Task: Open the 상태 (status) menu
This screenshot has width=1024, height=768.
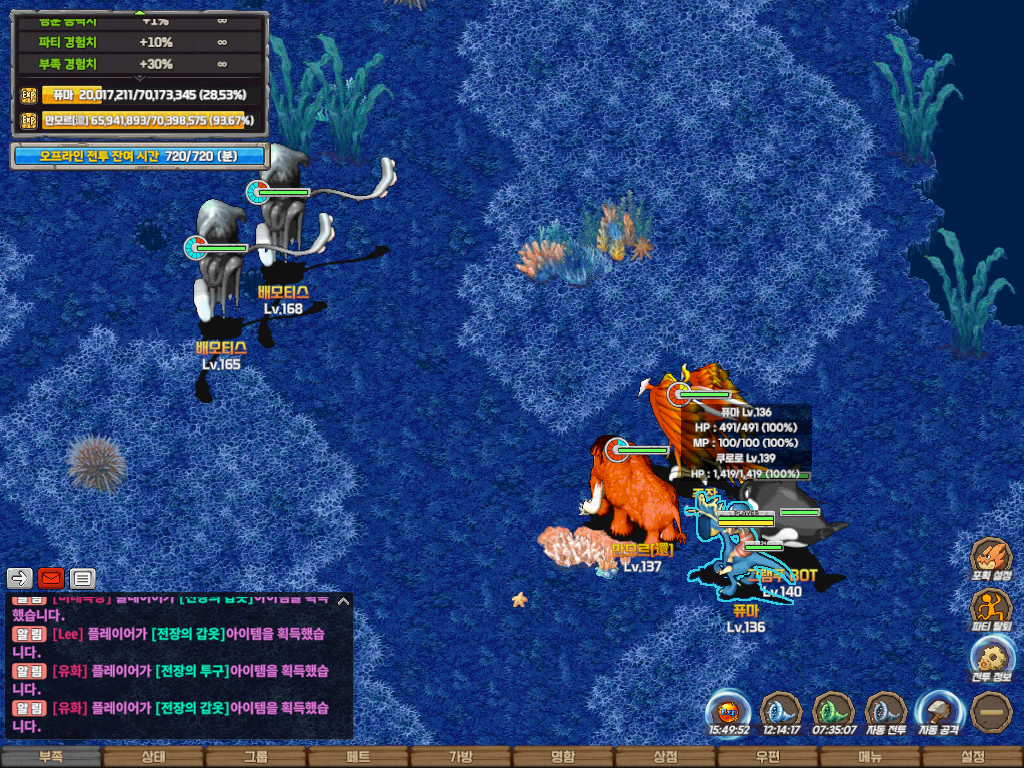Action: [153, 757]
